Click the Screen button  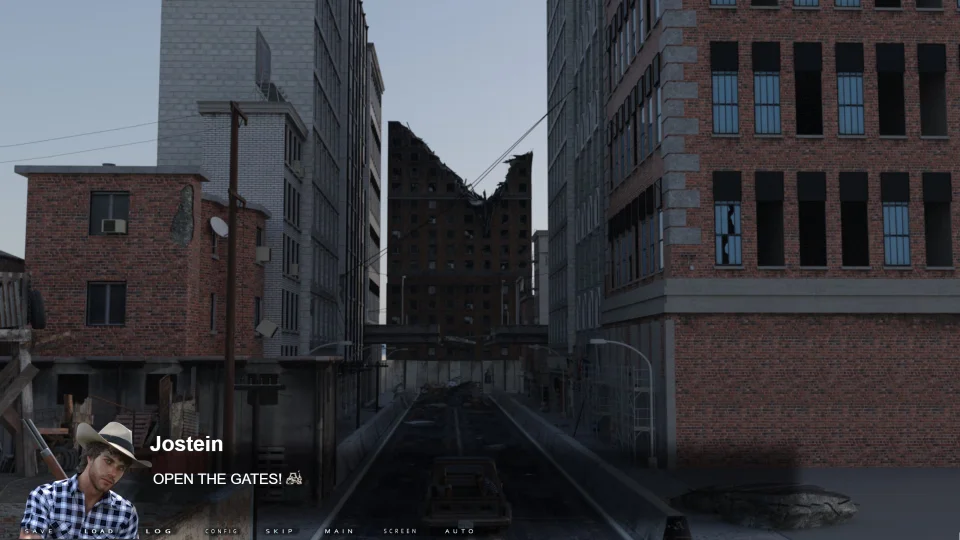click(400, 531)
